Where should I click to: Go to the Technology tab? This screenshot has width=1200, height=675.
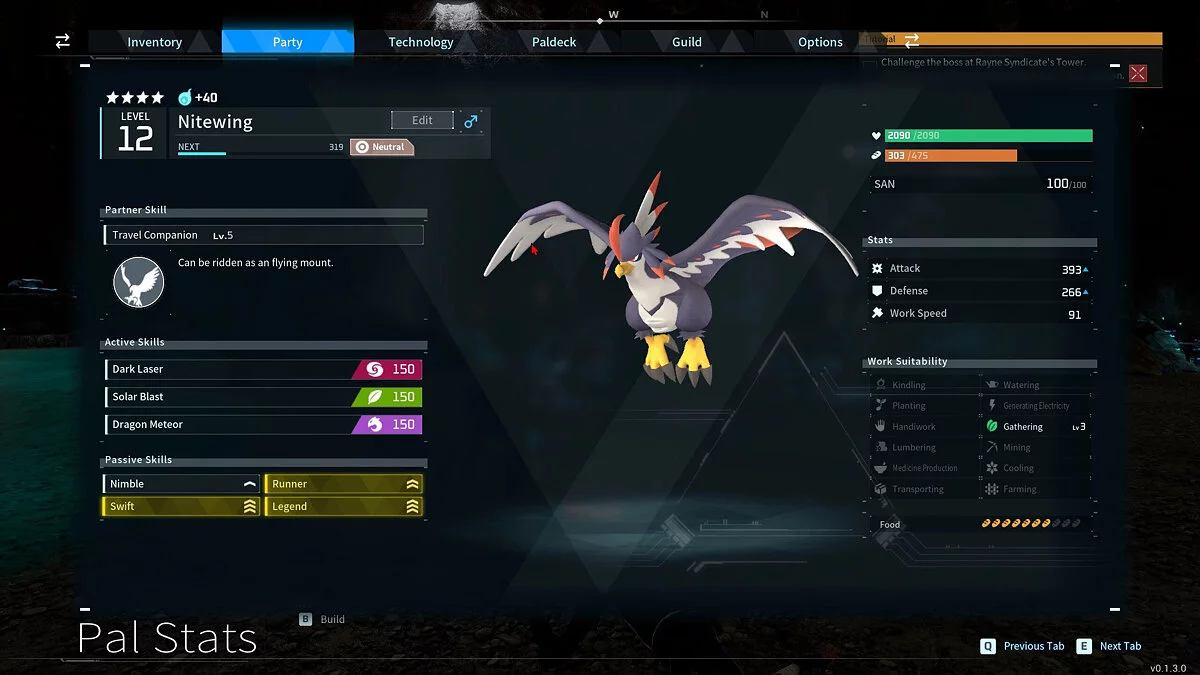point(420,42)
